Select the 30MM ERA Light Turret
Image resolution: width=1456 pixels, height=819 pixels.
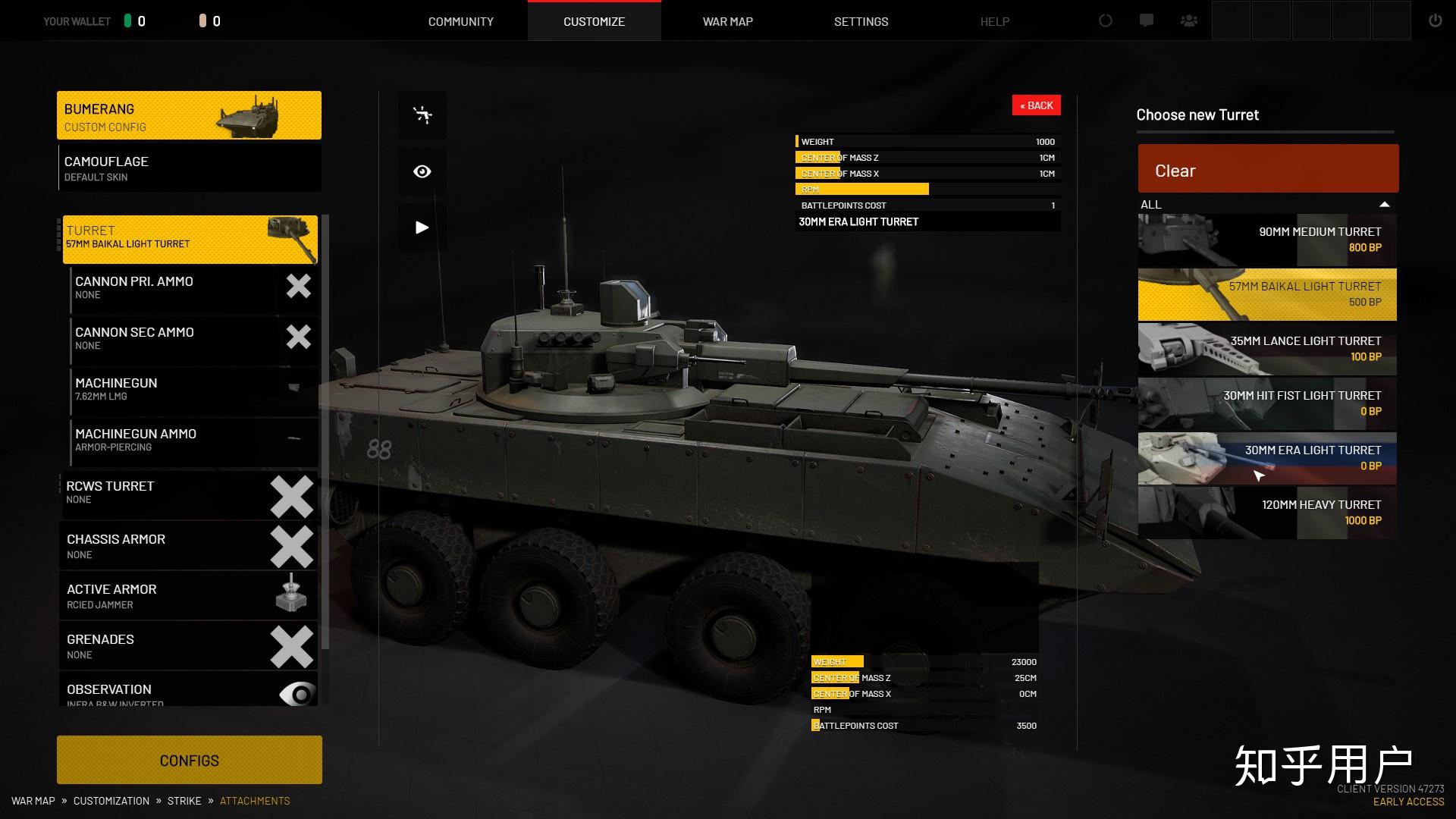tap(1266, 458)
